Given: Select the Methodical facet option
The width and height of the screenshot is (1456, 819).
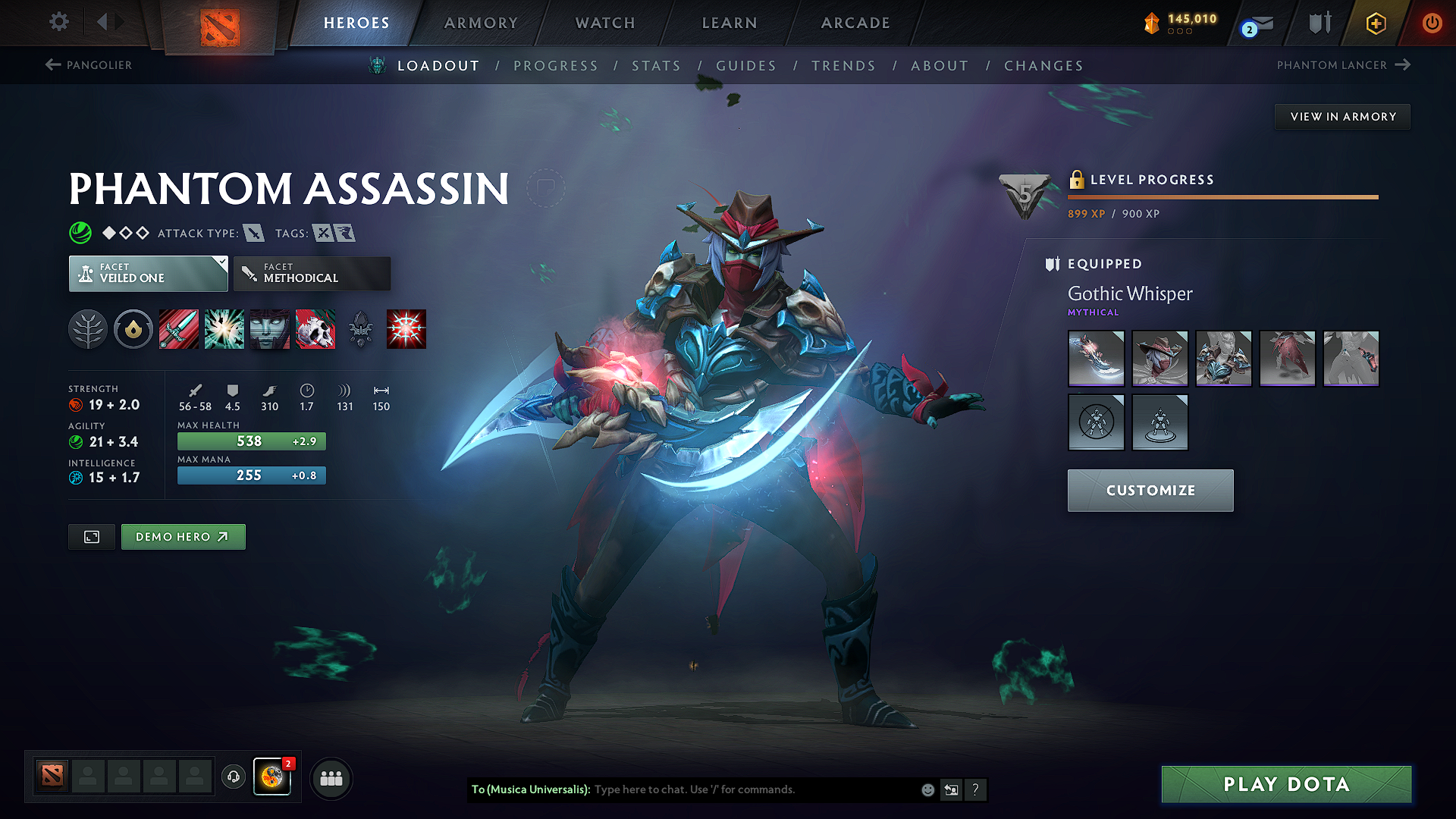Looking at the screenshot, I should (312, 273).
